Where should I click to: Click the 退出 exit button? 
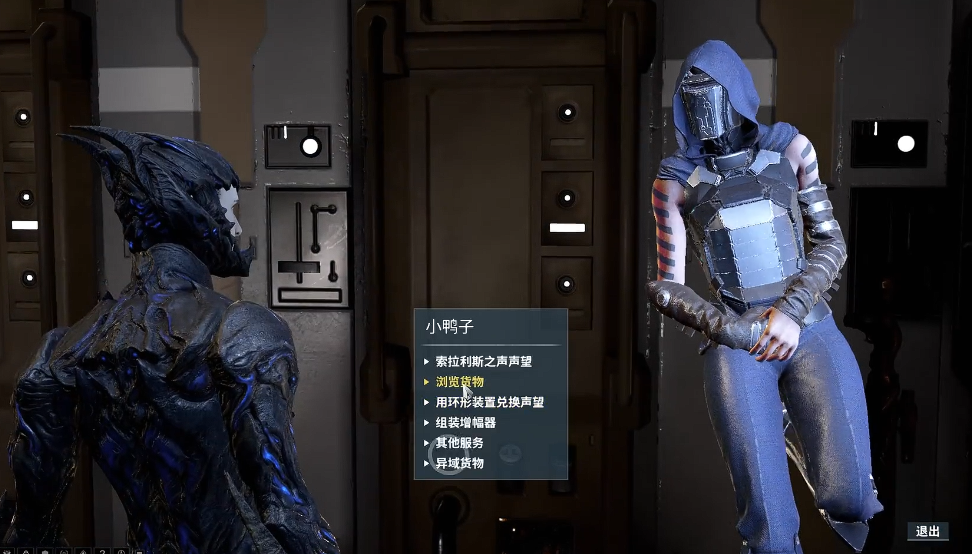point(927,531)
